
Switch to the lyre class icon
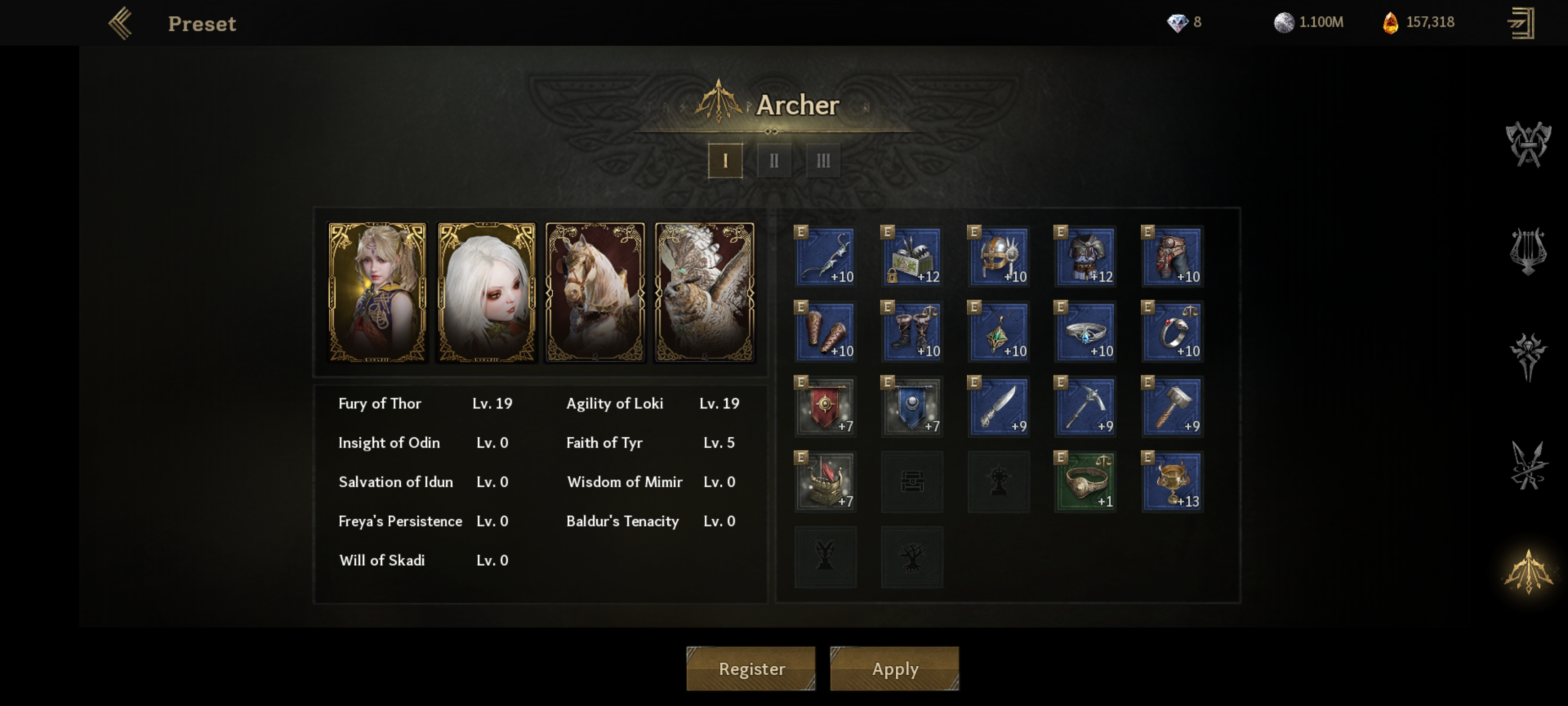(x=1528, y=251)
